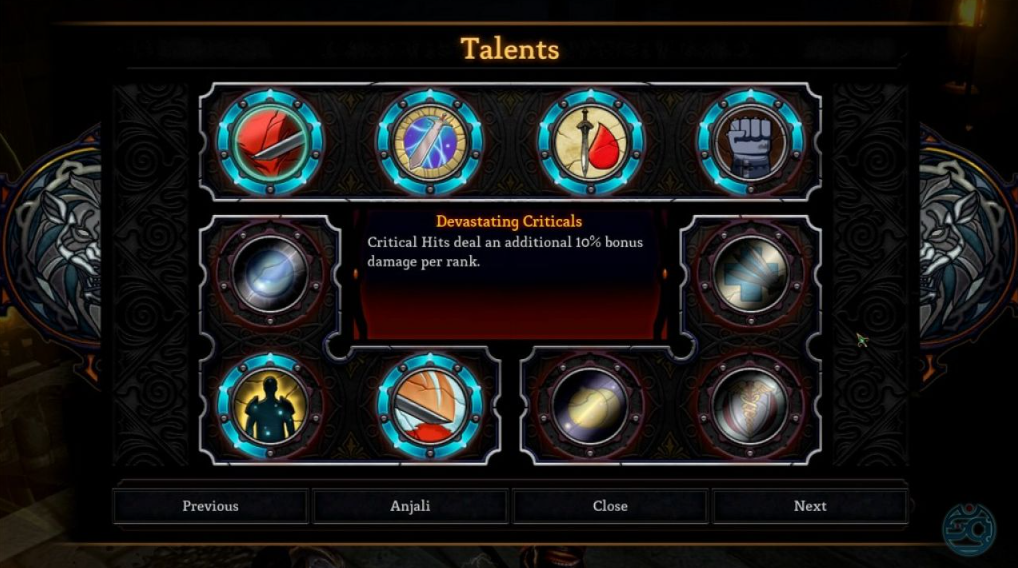Choose the glowing silhouette figure talent
This screenshot has width=1018, height=568.
270,405
